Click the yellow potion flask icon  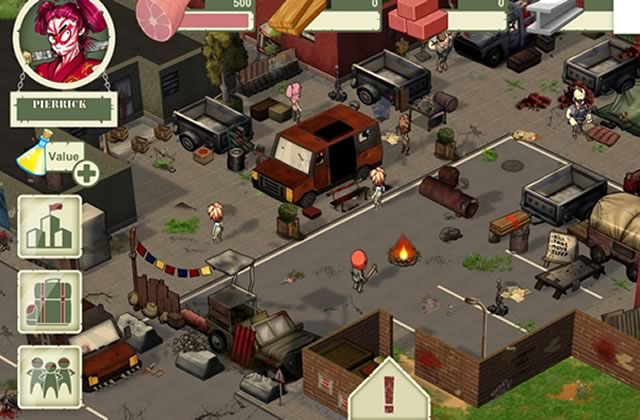coord(35,152)
